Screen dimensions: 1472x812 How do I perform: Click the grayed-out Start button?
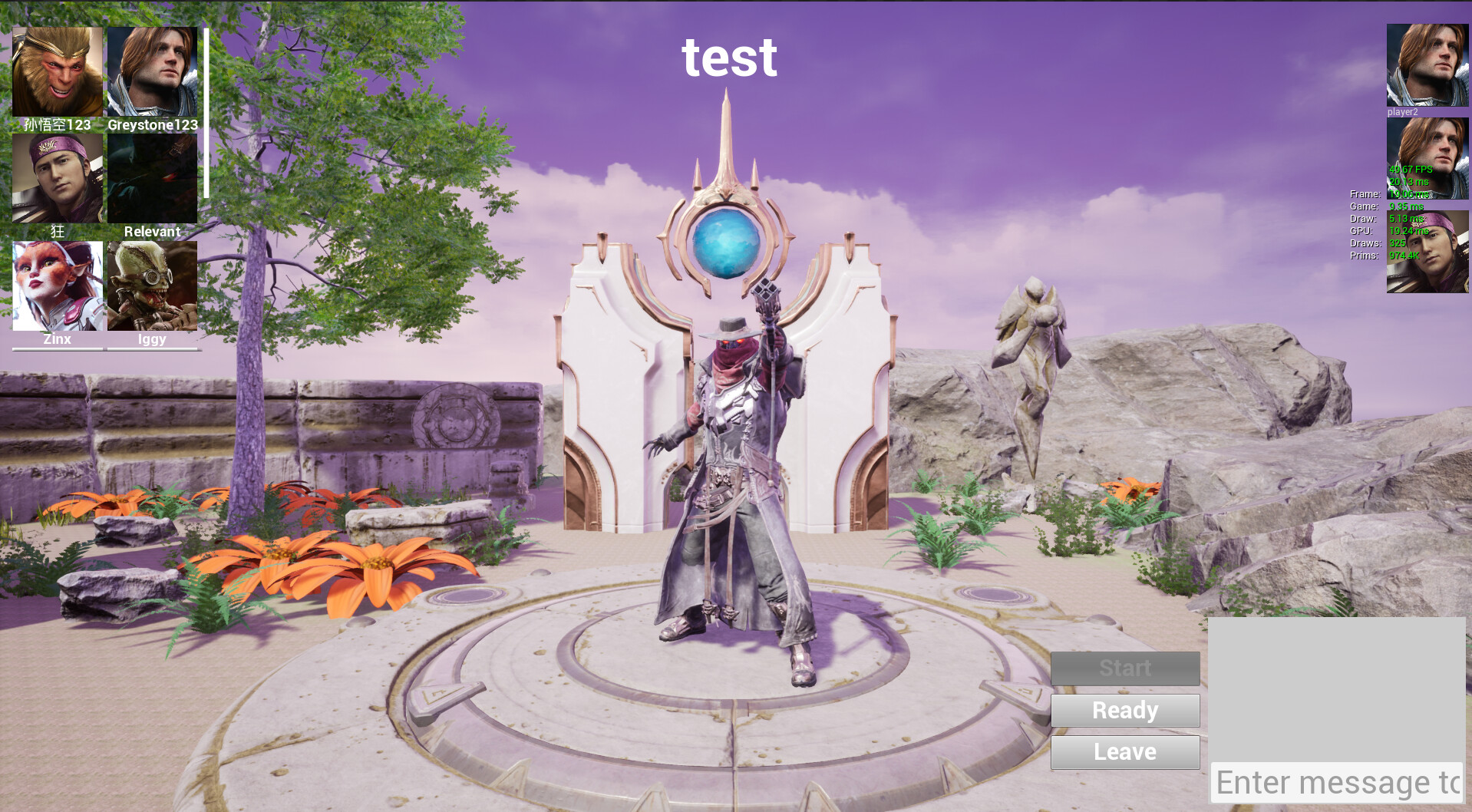point(1124,668)
